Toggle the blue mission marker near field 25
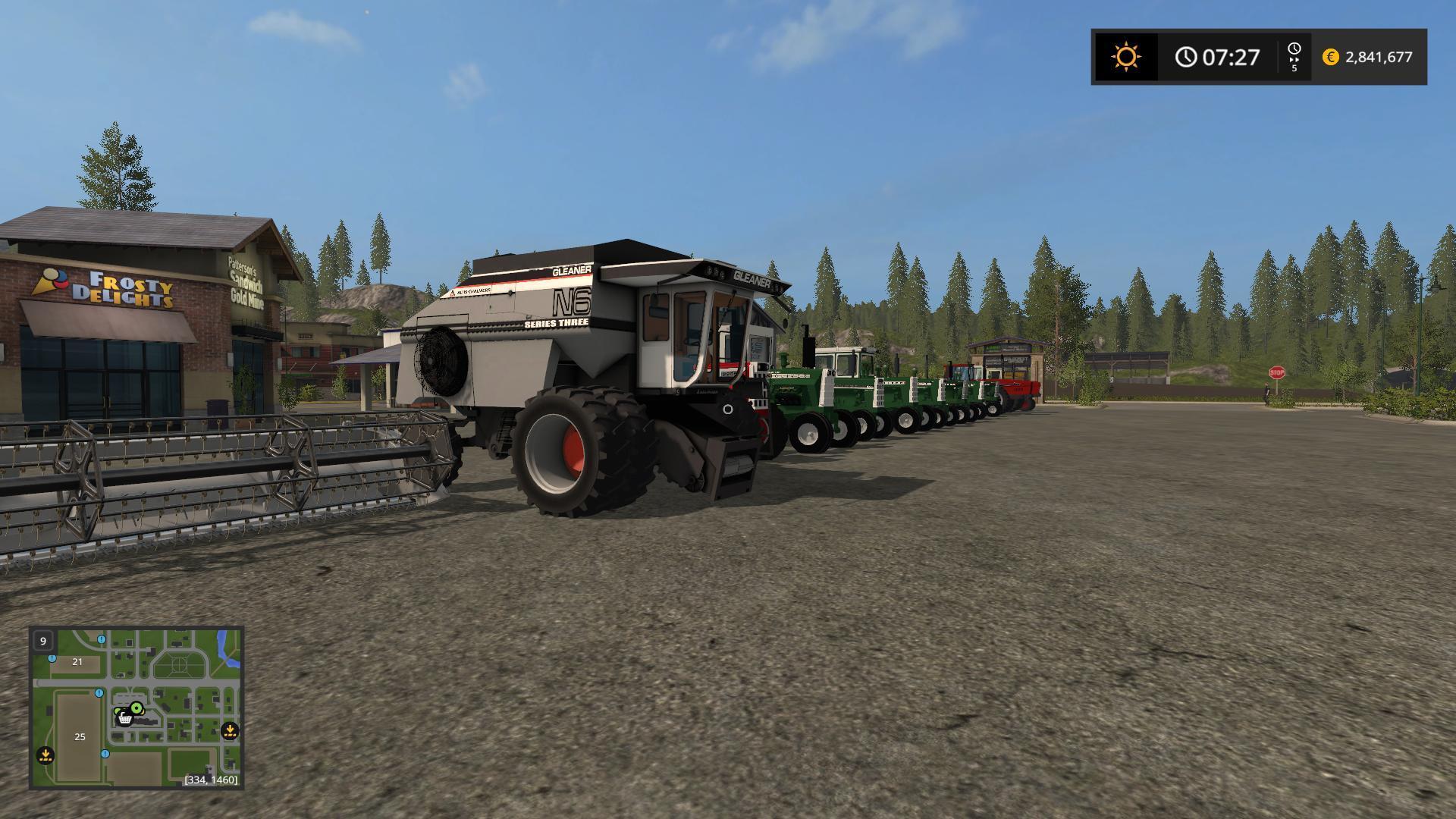Viewport: 1456px width, 819px height. click(x=105, y=754)
